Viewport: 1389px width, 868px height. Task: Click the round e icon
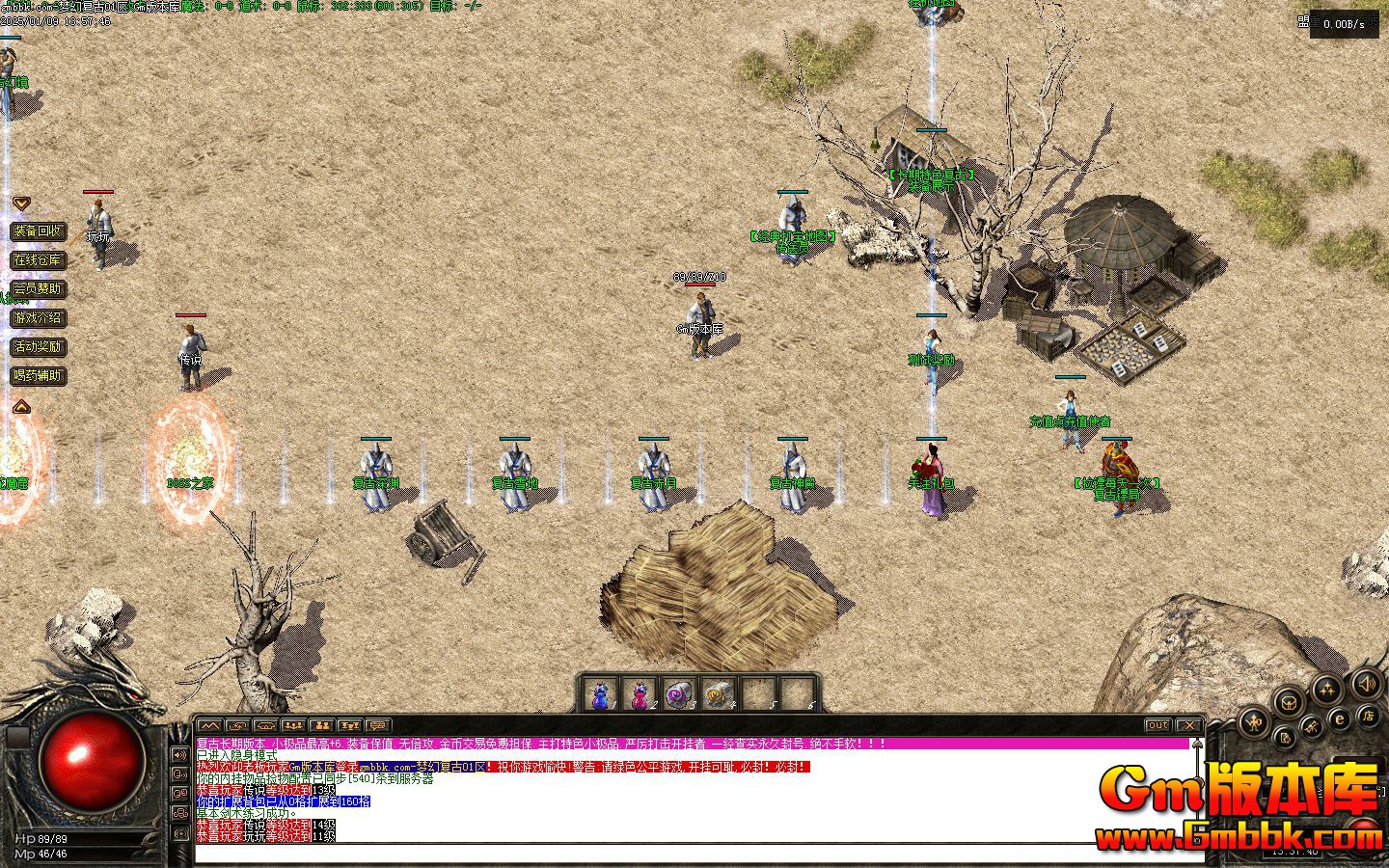coord(1340,719)
